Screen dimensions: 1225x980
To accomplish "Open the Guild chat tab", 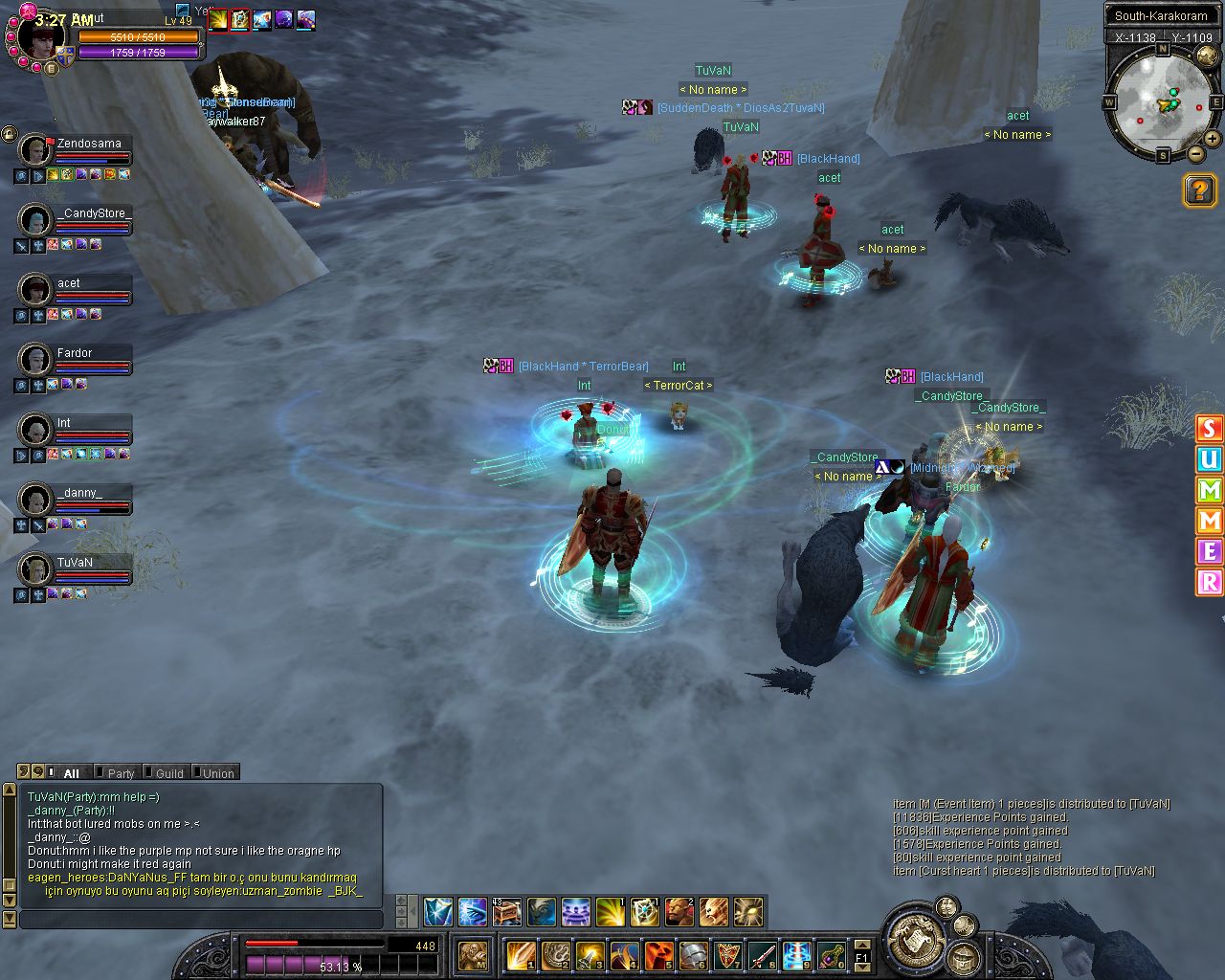I will (168, 773).
